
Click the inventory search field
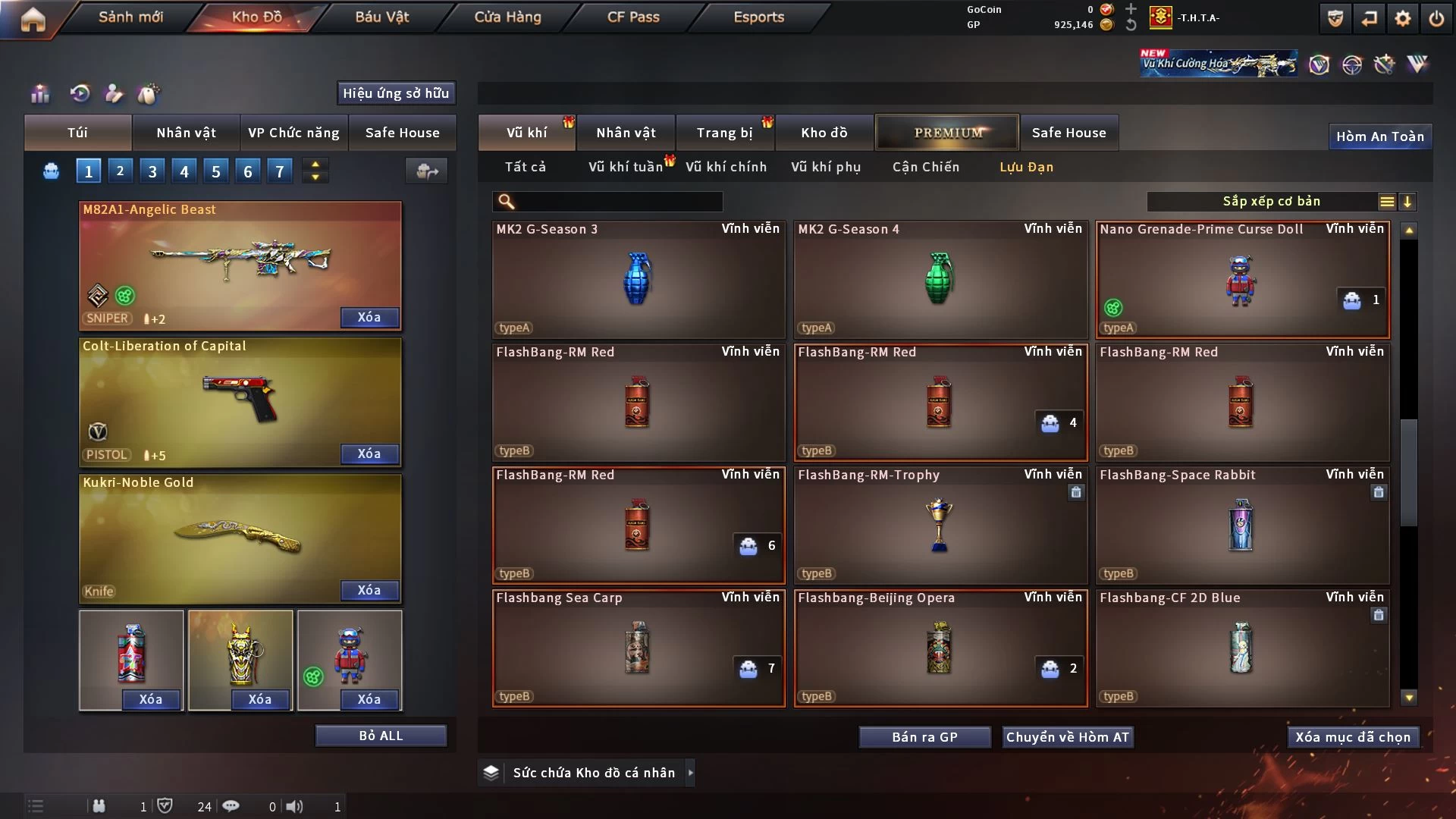pos(618,201)
